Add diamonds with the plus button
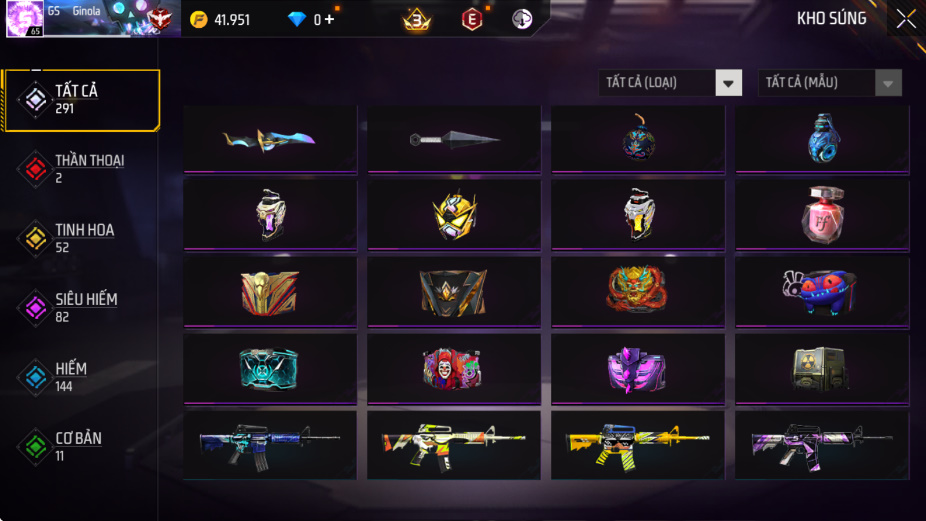 point(330,20)
